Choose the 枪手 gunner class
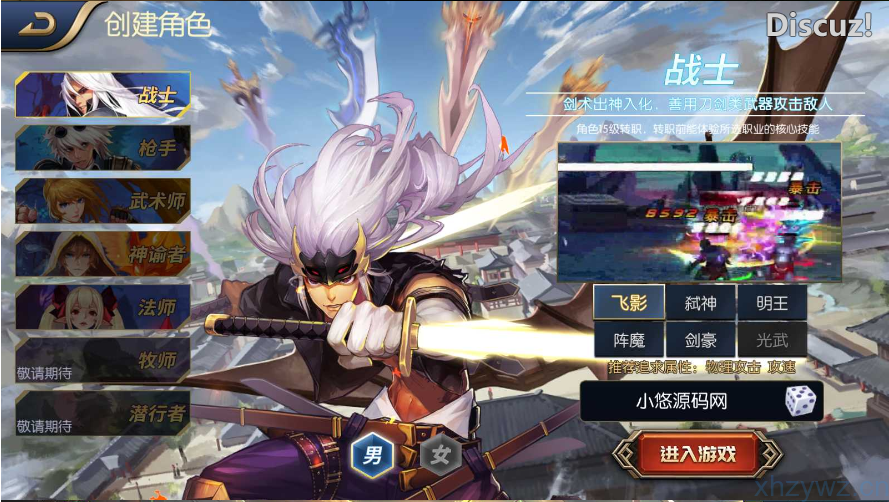This screenshot has width=889, height=502. 102,148
